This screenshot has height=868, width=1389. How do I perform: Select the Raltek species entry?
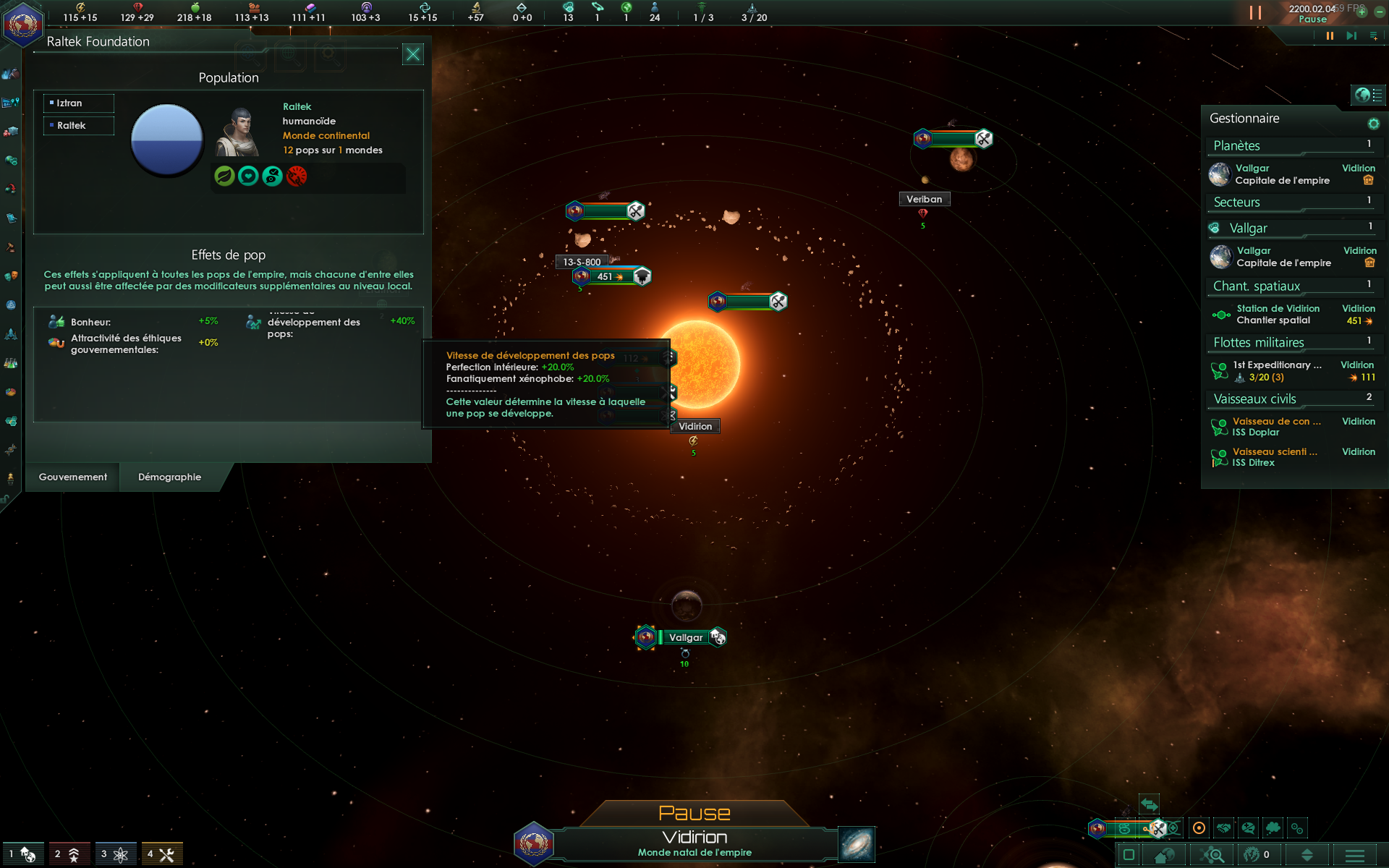coord(78,126)
